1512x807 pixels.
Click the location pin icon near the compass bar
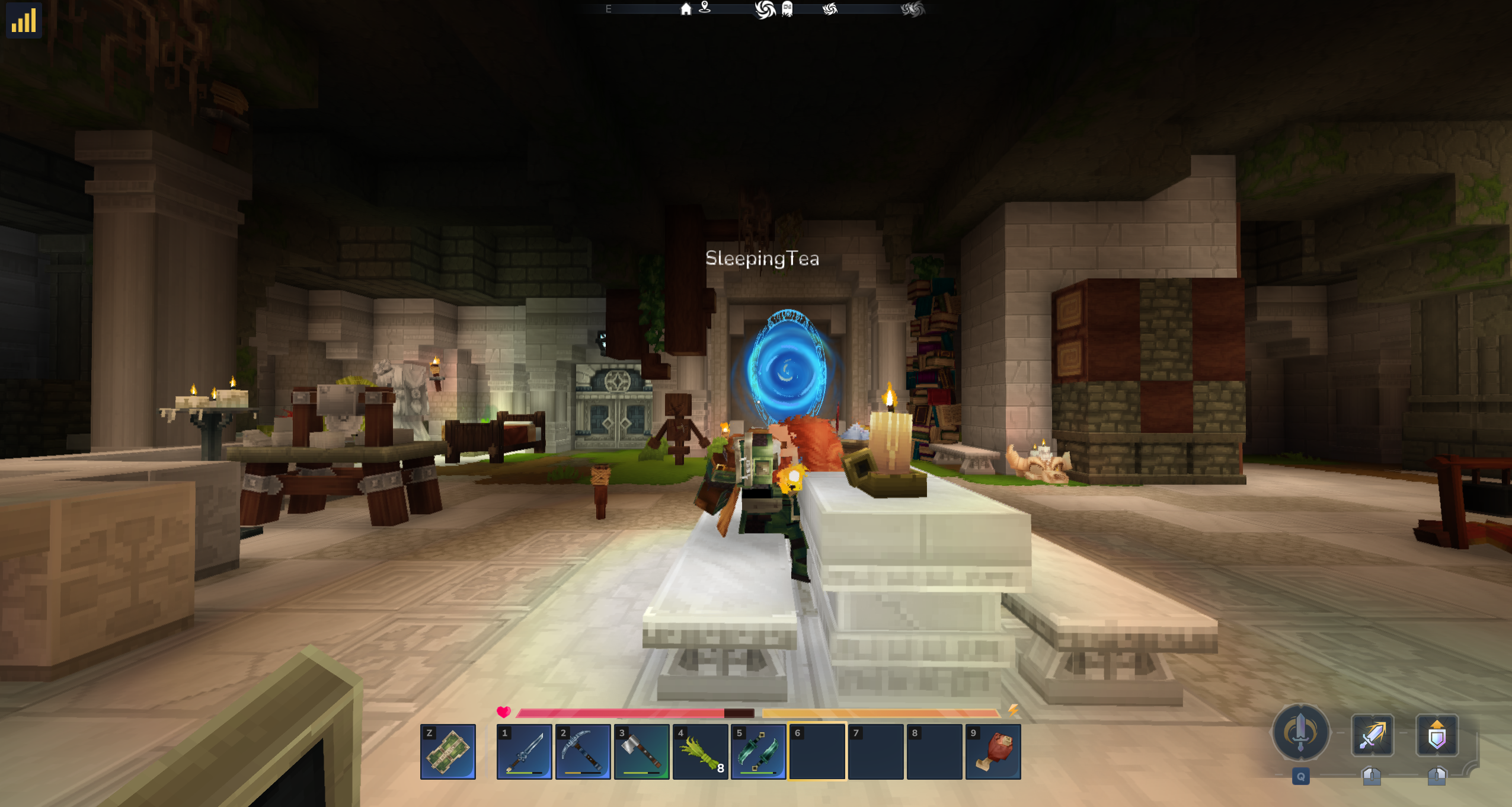705,9
